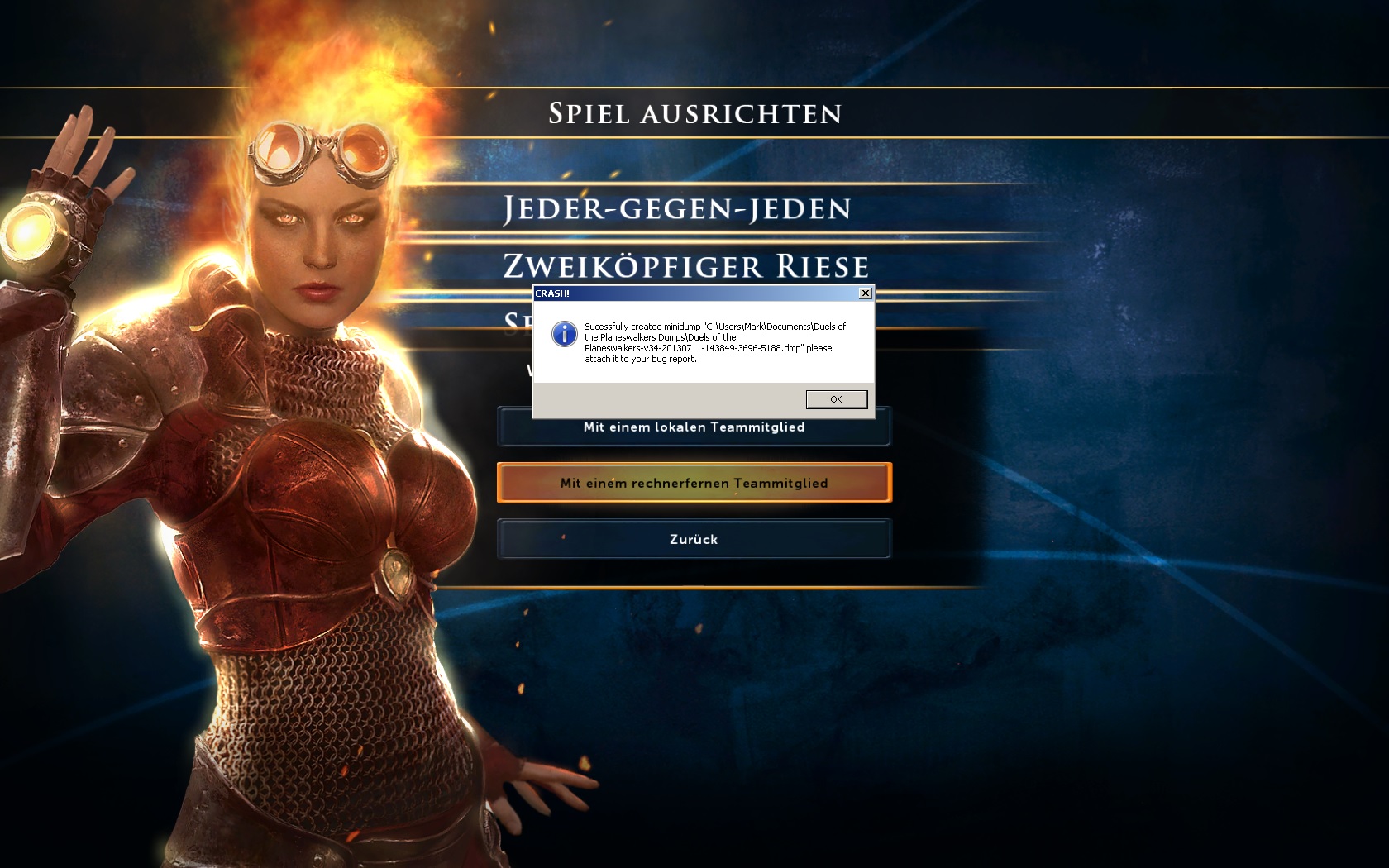Click OK in the crash dialog

(836, 399)
